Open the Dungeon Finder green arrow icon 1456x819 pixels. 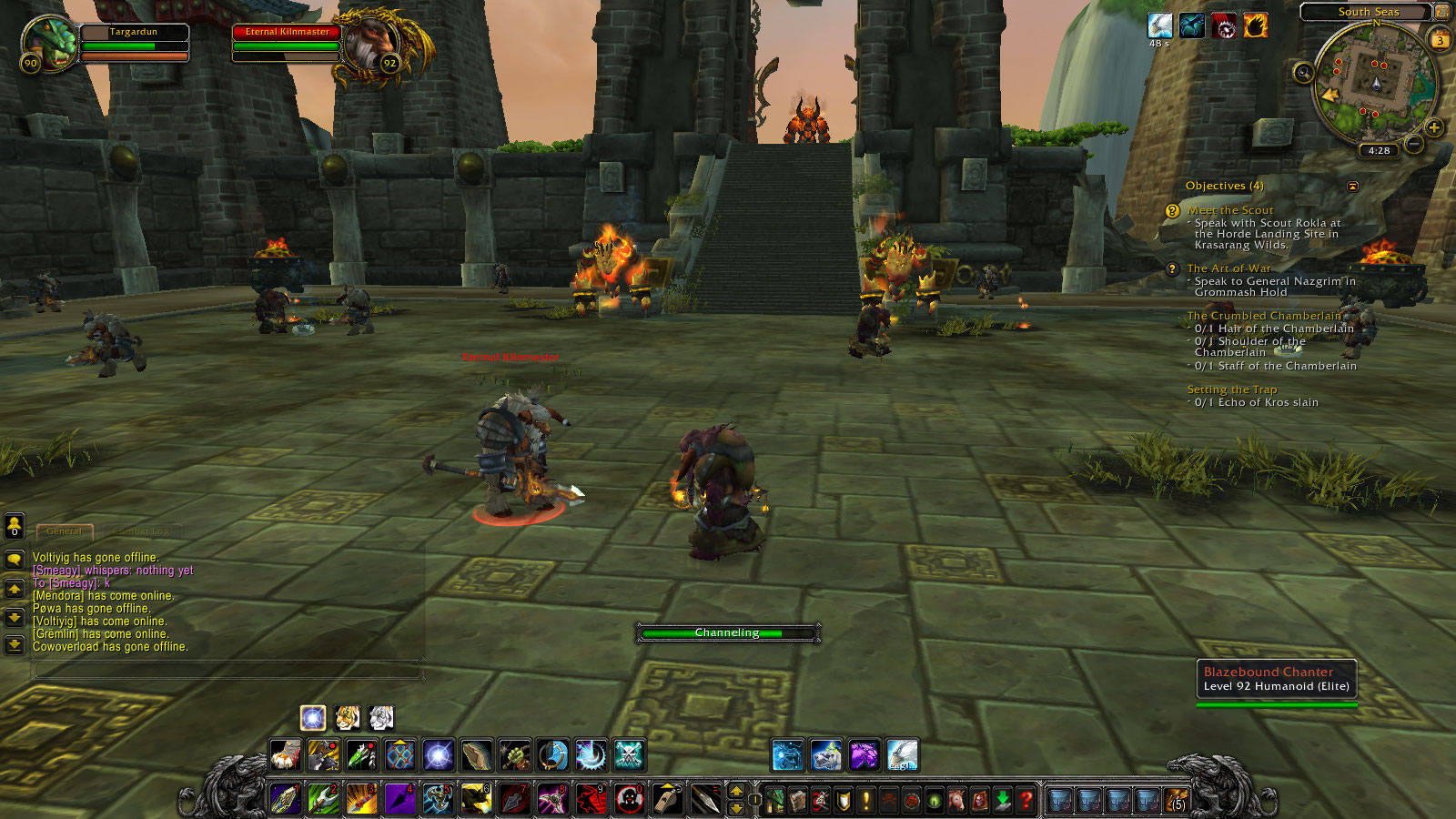[x=1001, y=801]
